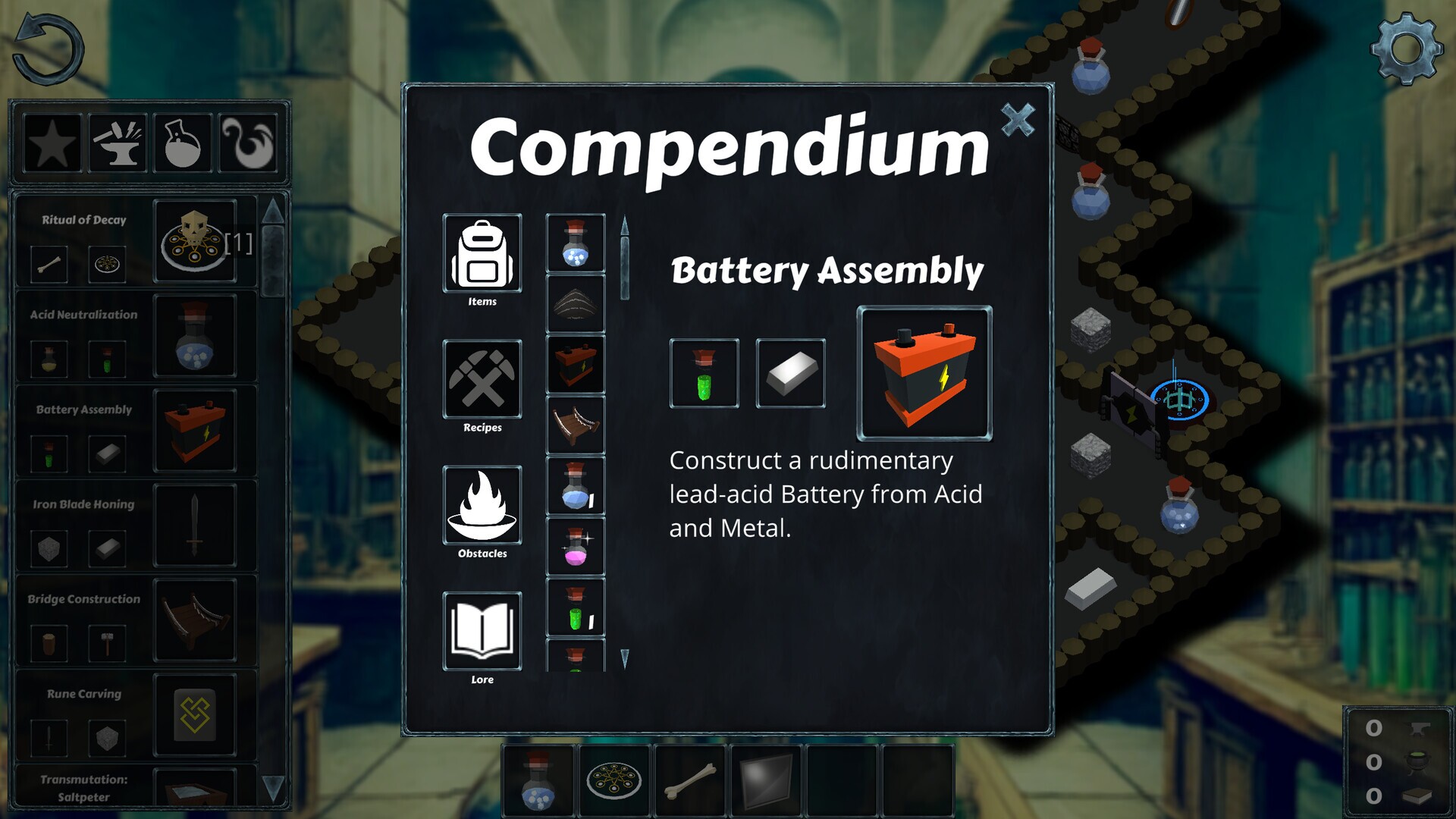
Task: Close the Compendium window
Action: click(1017, 120)
